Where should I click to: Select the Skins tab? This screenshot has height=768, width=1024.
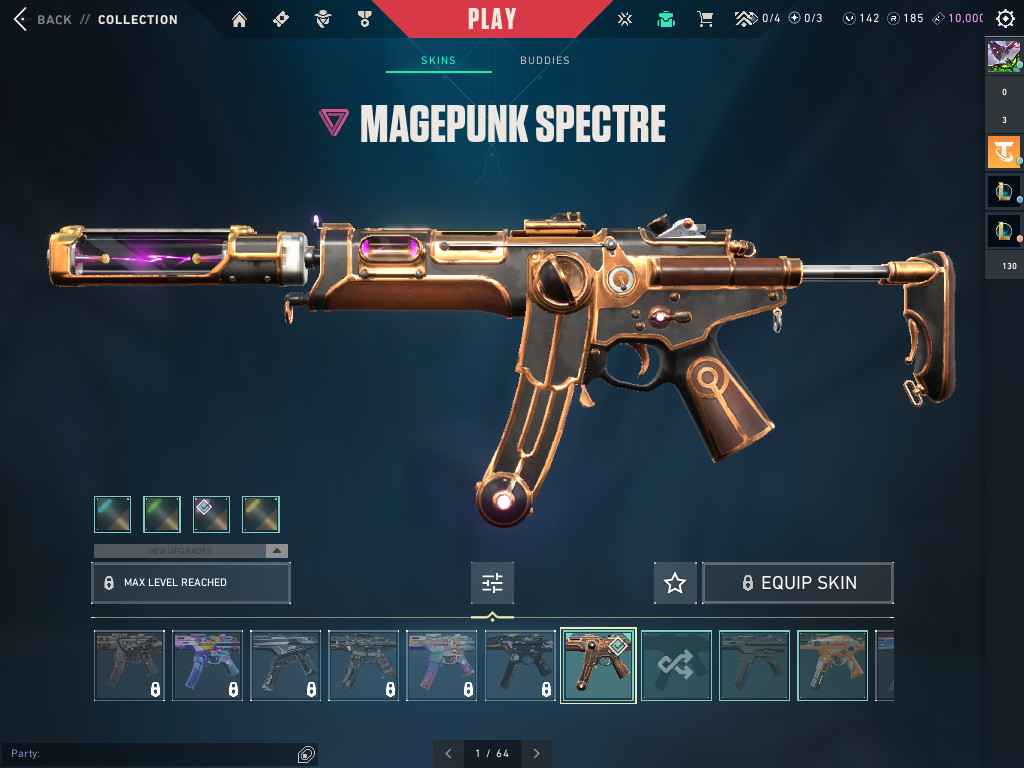click(438, 60)
